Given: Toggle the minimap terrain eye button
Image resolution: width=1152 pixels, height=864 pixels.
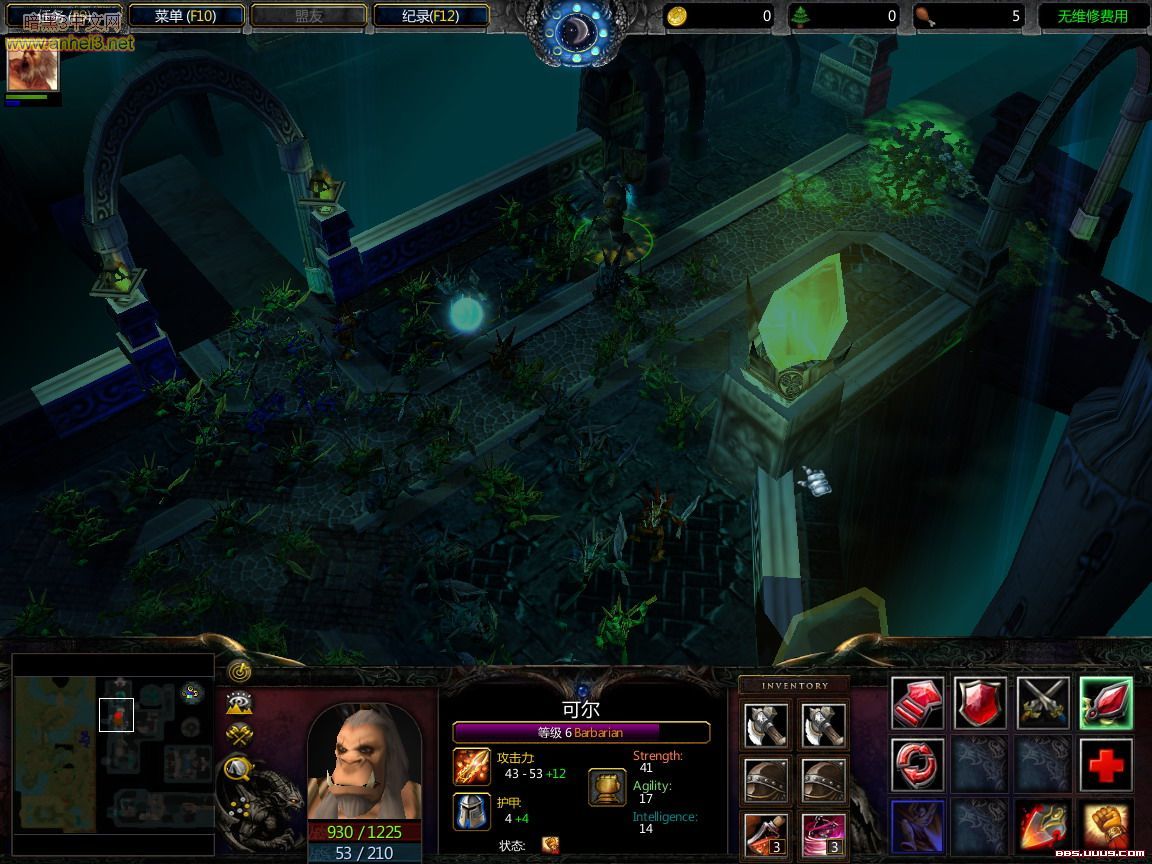Looking at the screenshot, I should click(x=239, y=701).
